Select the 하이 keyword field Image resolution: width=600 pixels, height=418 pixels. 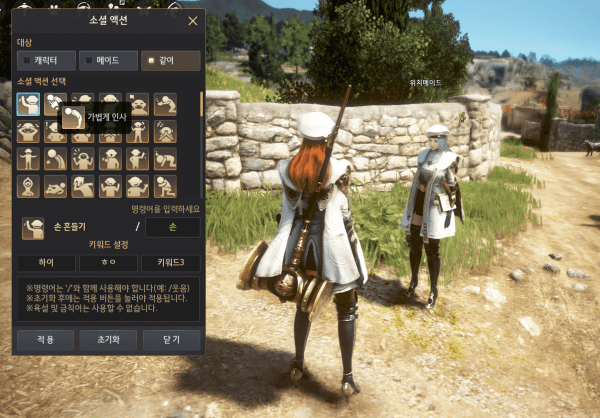(x=46, y=263)
